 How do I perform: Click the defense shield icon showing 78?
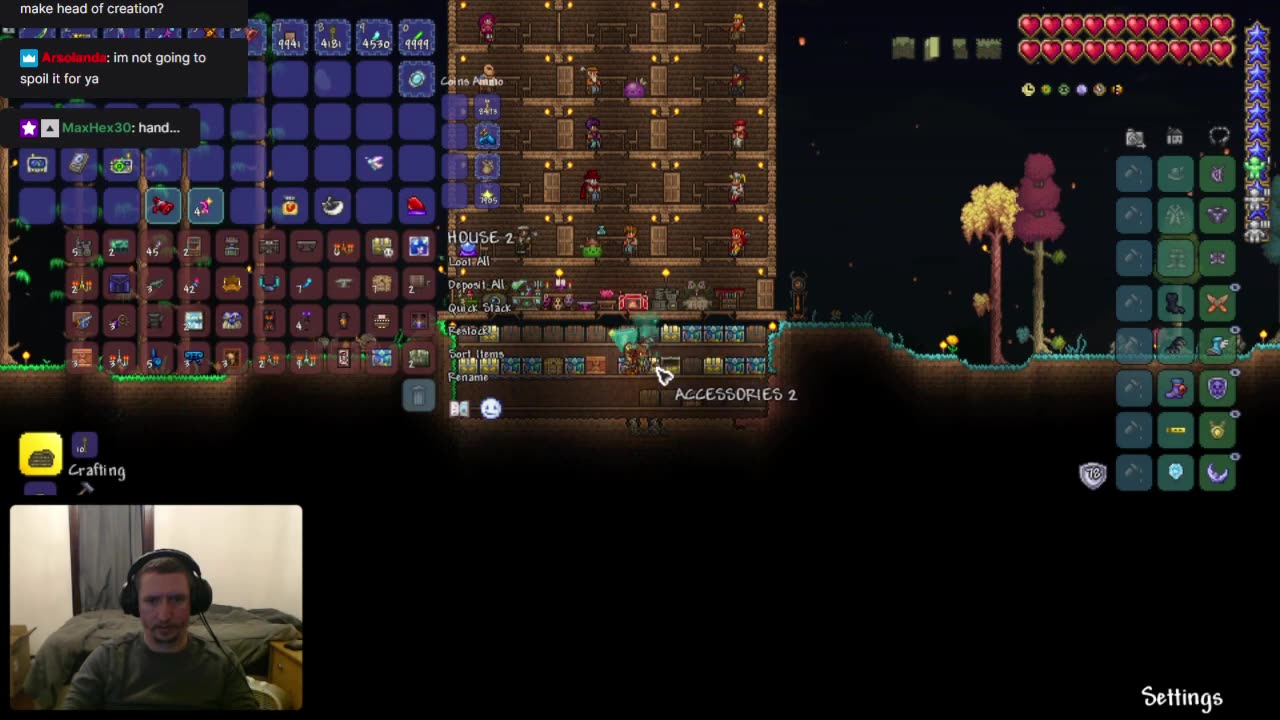coord(1093,474)
